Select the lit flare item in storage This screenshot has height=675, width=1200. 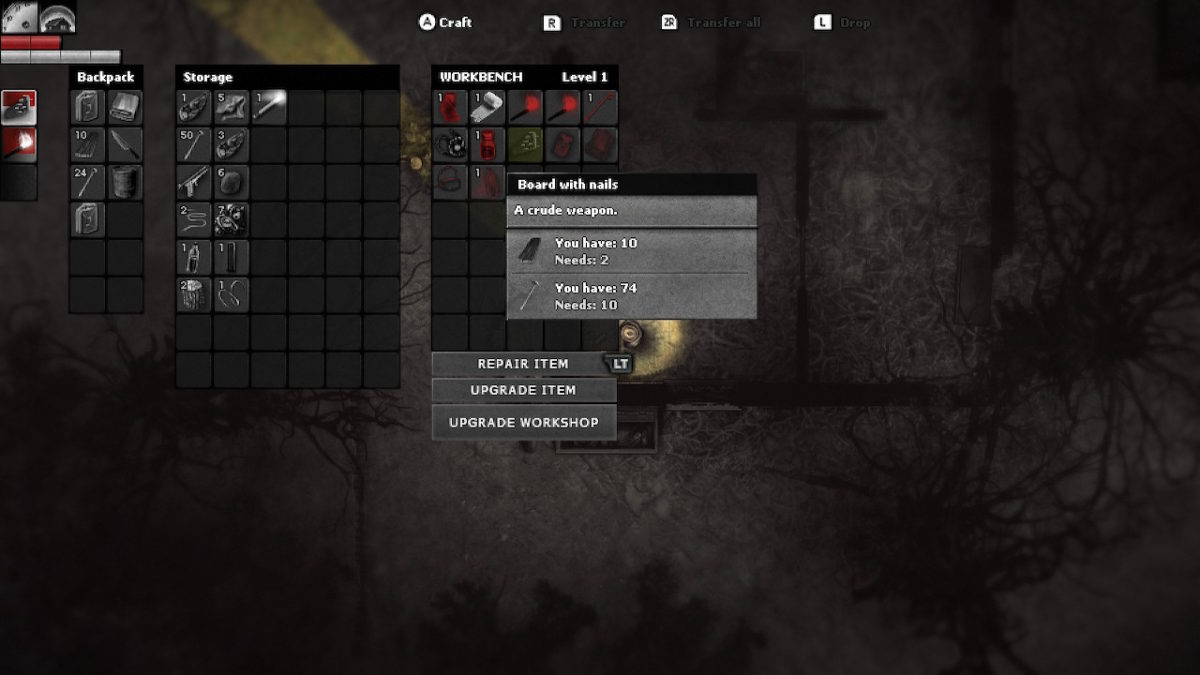coord(269,107)
